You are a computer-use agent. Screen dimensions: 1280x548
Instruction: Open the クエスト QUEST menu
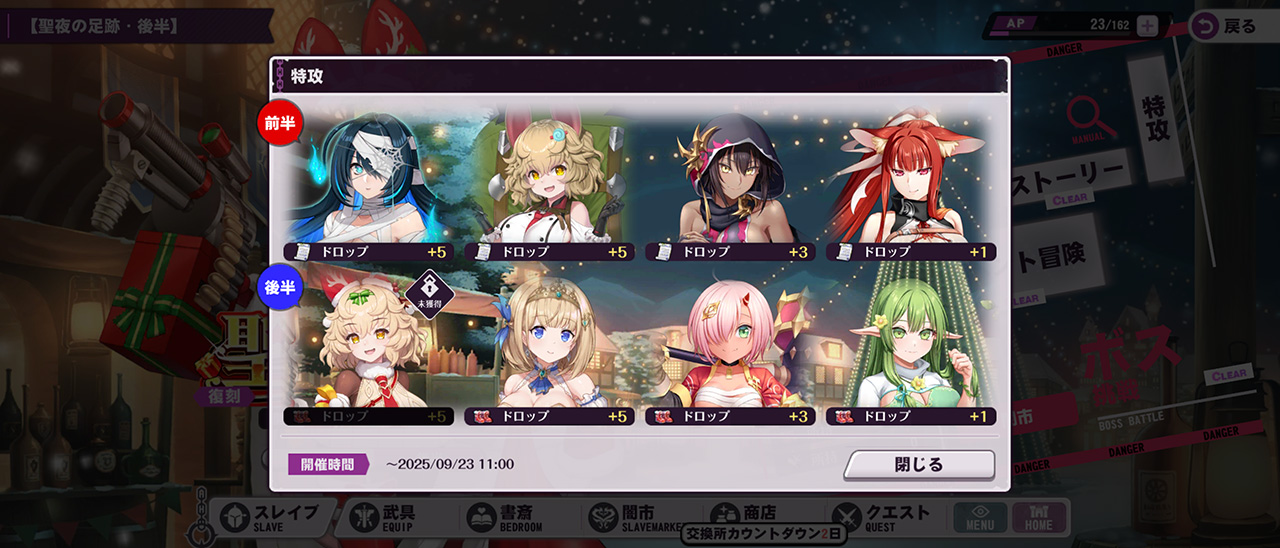click(880, 517)
